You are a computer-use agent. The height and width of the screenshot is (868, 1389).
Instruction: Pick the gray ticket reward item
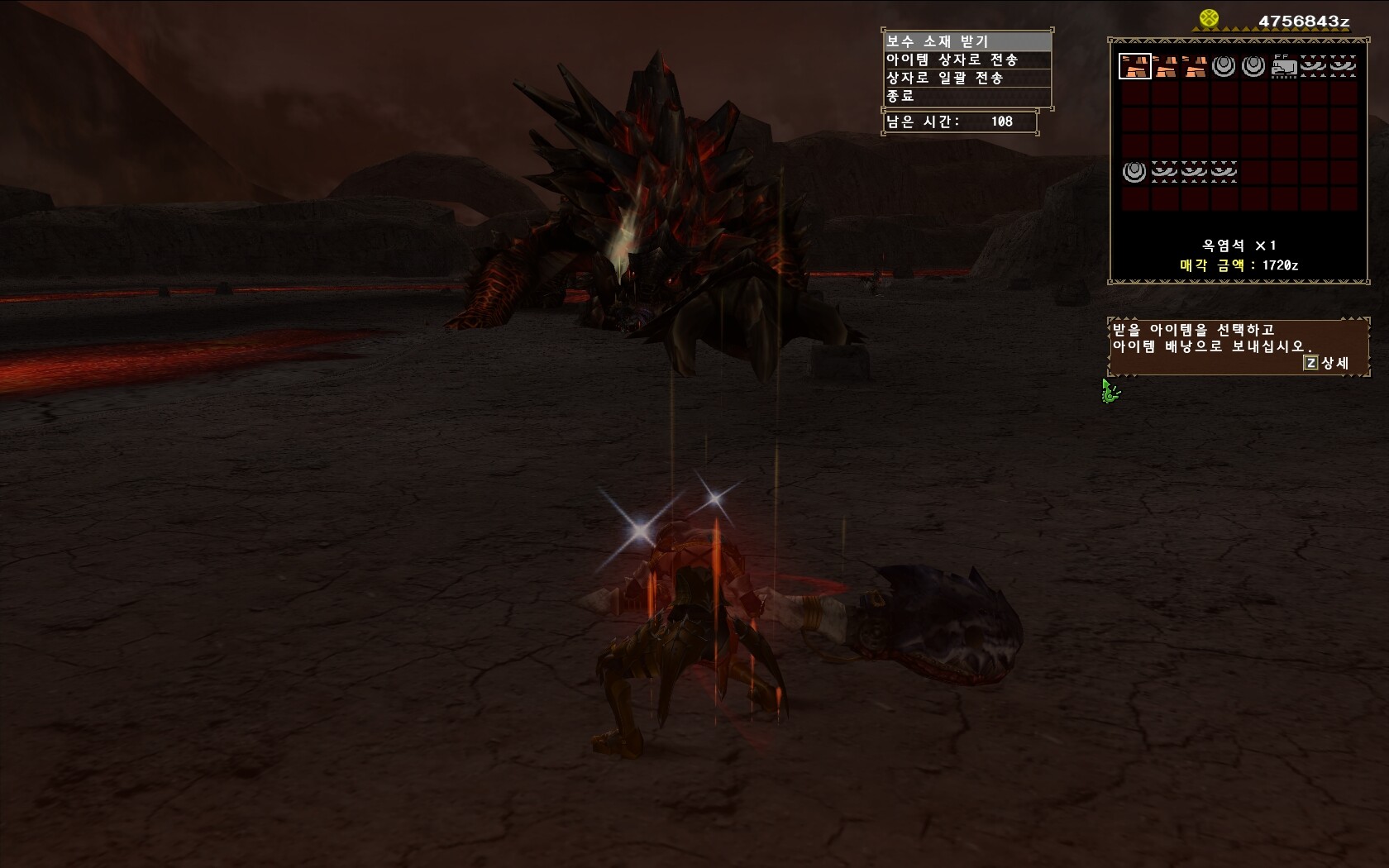tap(1283, 66)
